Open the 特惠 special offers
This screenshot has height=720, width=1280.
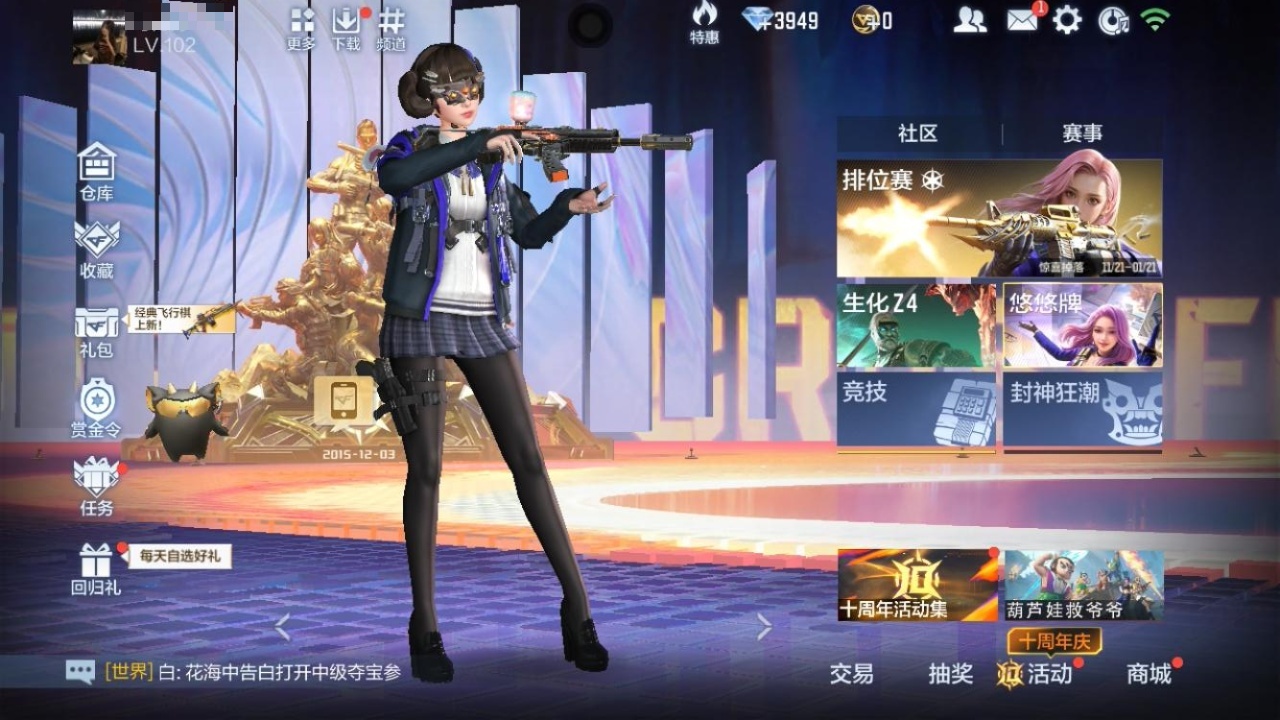pyautogui.click(x=704, y=22)
